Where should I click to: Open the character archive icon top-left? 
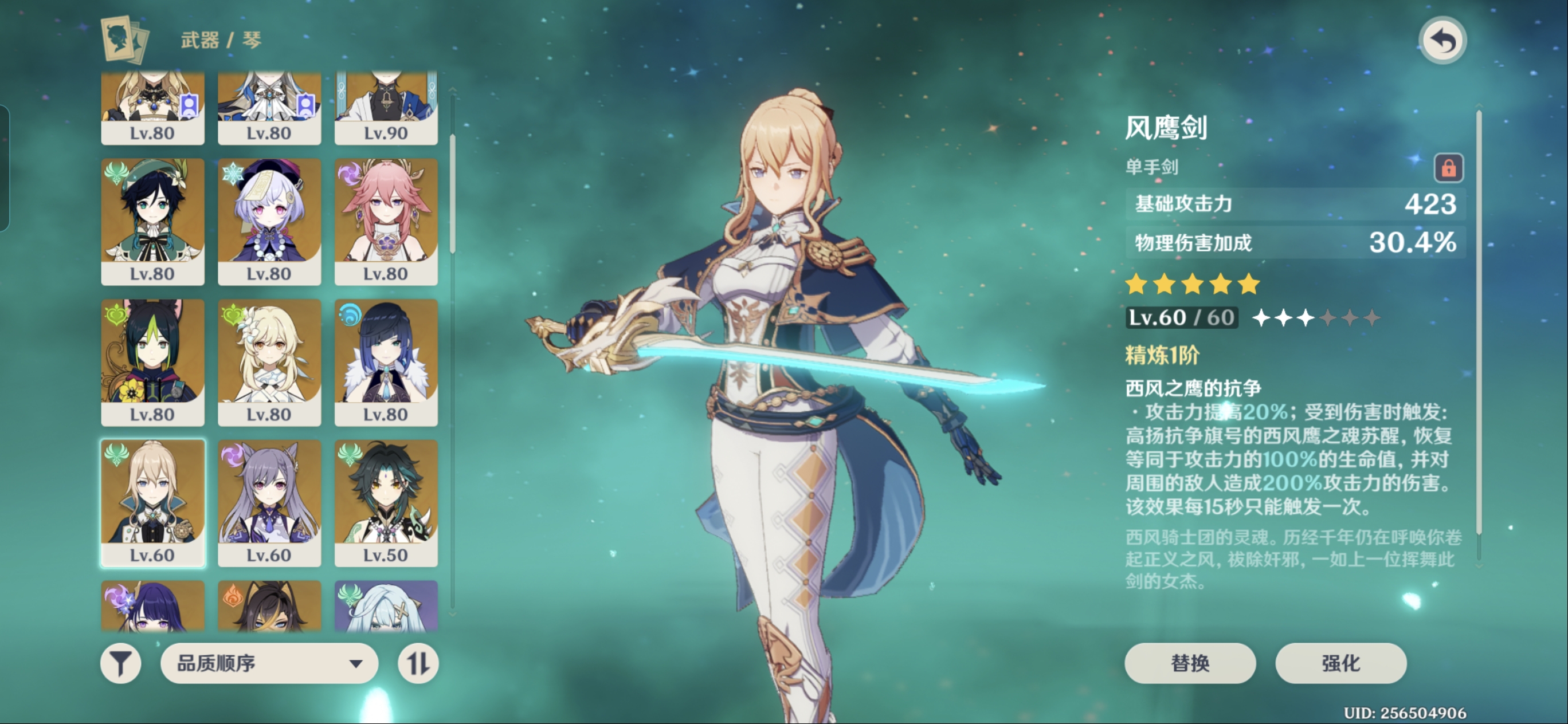click(124, 40)
